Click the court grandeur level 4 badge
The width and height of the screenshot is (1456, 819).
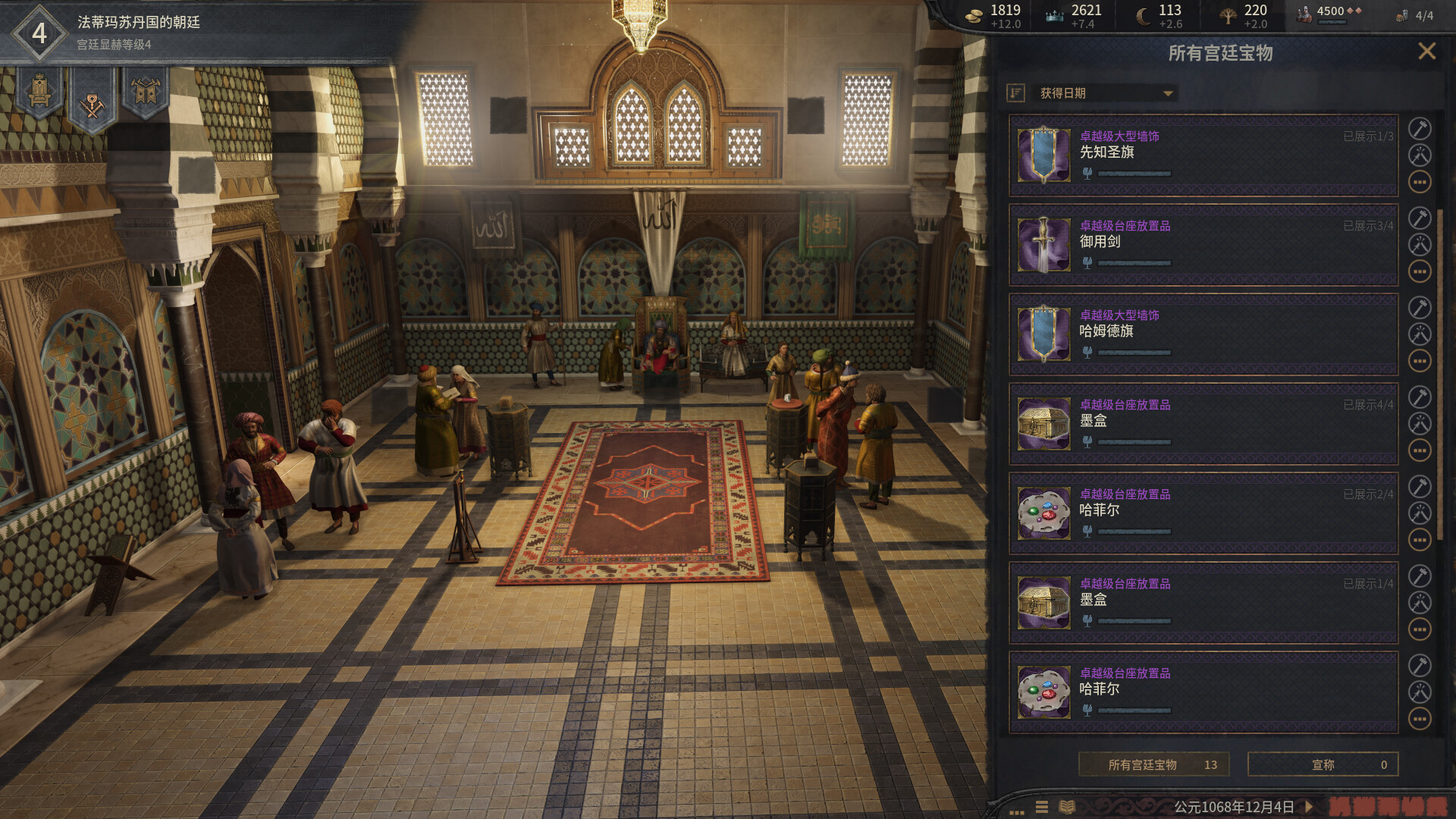pos(39,33)
